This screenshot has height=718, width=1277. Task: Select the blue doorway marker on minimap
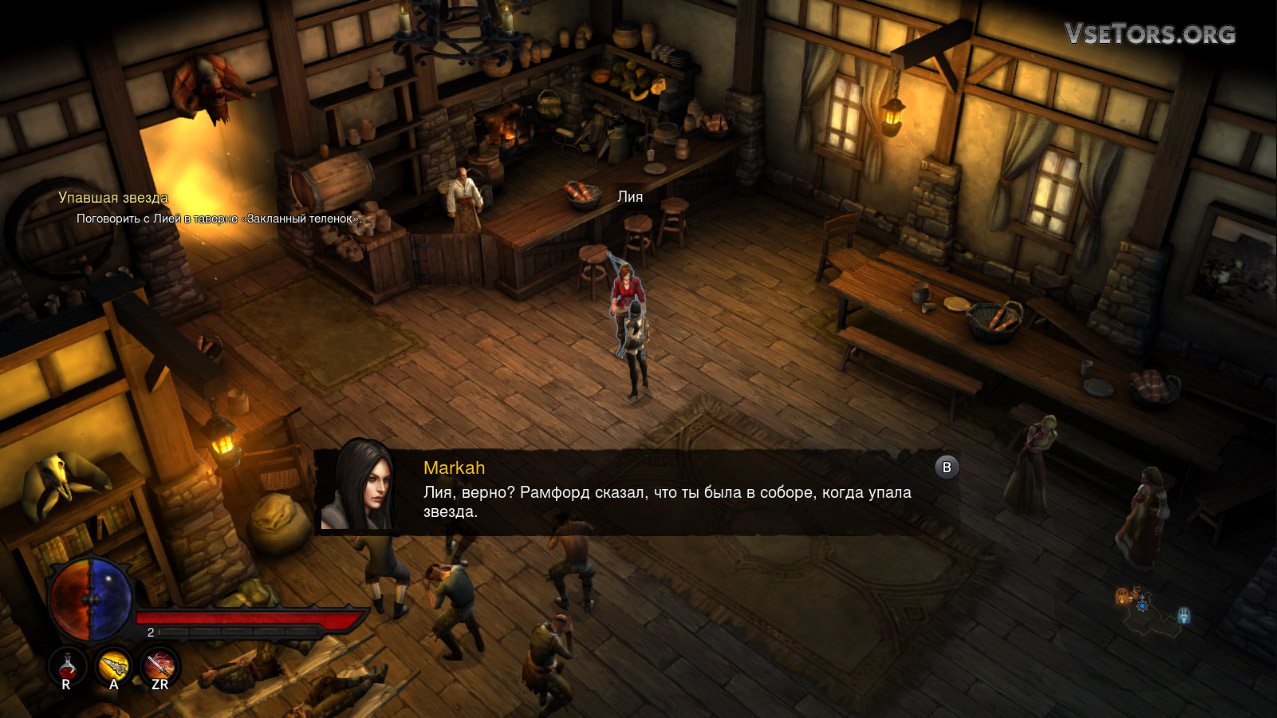(x=1184, y=614)
